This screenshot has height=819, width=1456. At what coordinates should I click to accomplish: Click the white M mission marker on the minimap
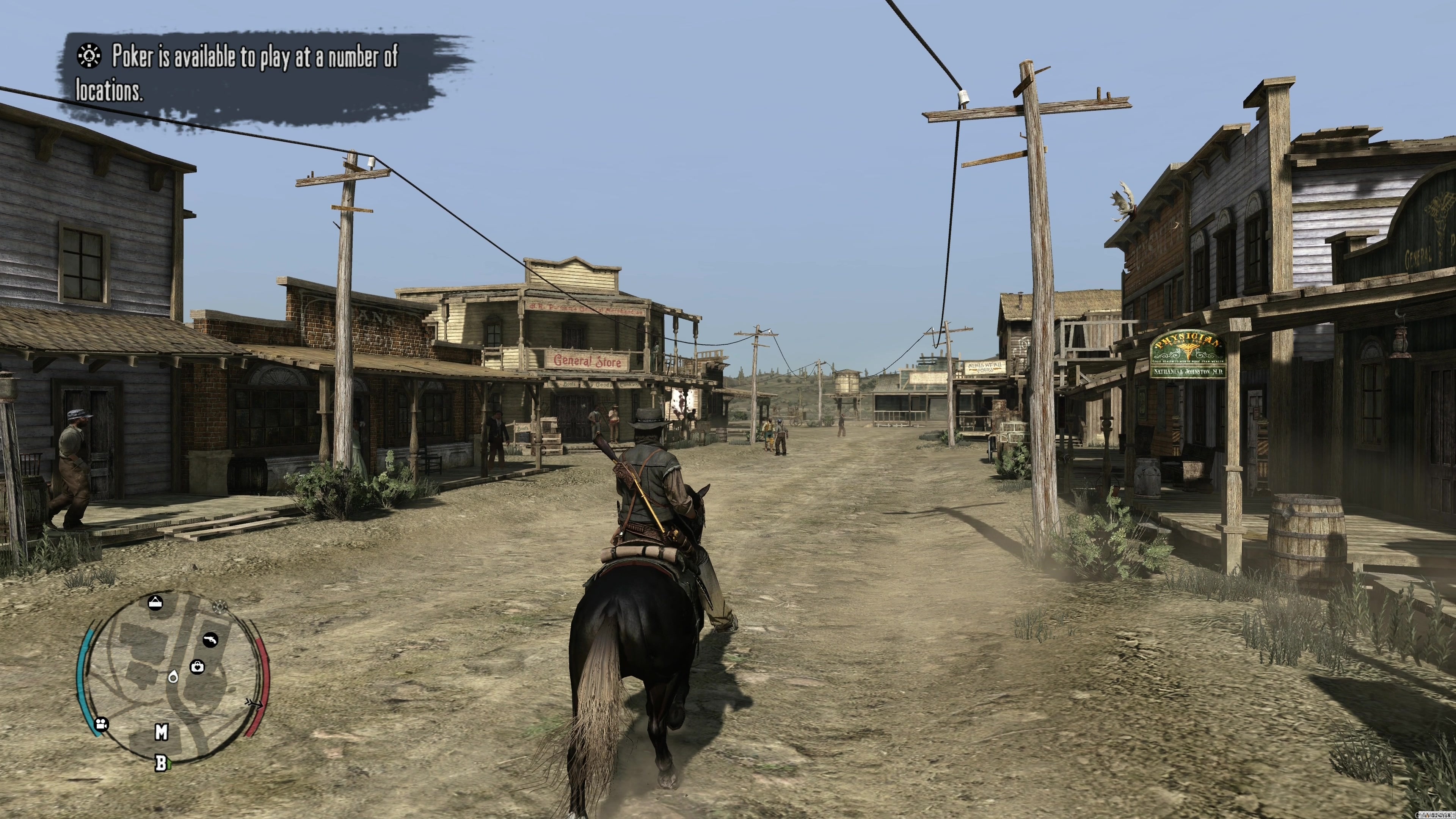[161, 732]
